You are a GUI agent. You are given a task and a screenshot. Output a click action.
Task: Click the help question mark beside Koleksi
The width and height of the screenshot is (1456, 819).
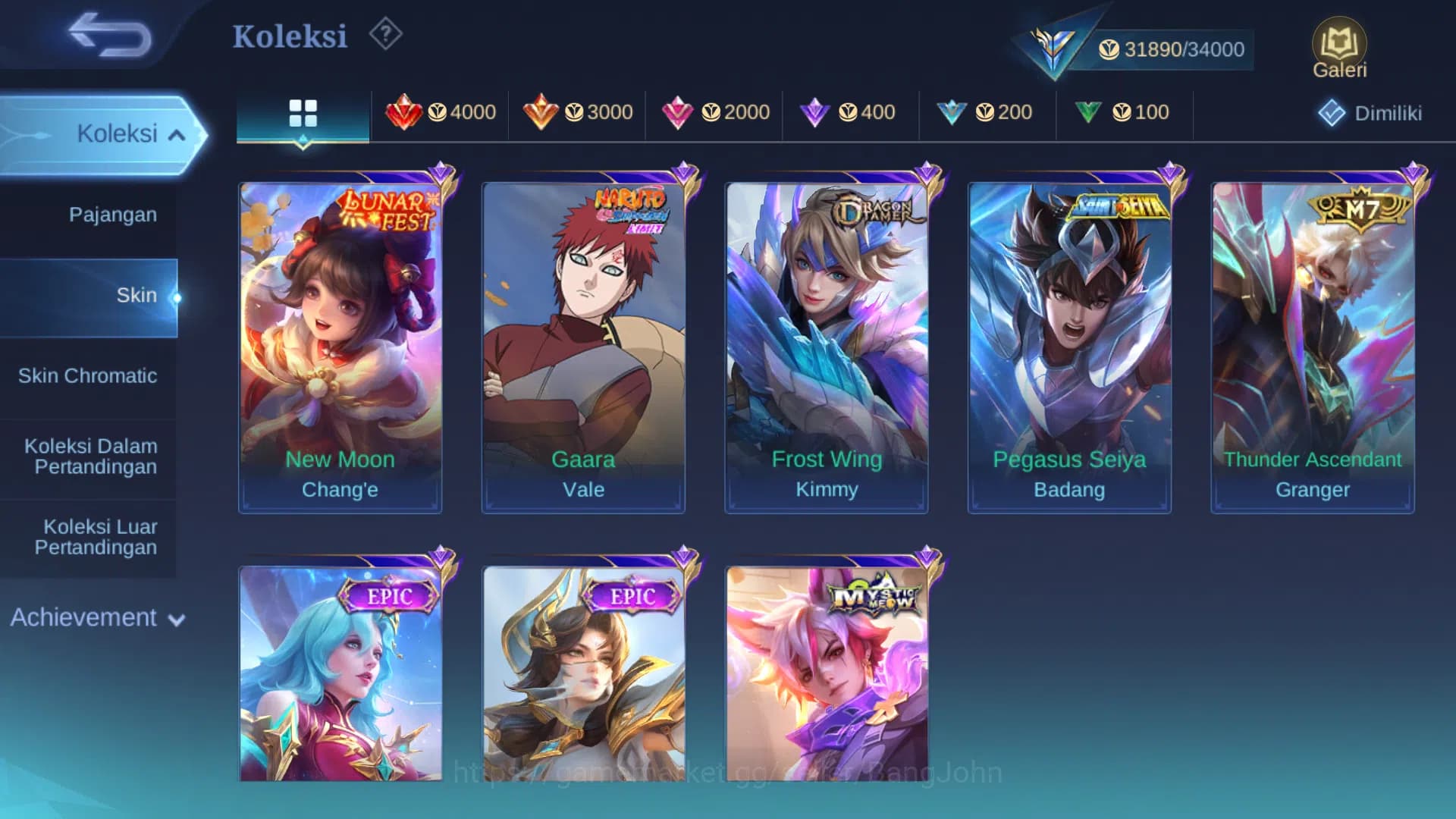coord(384,35)
